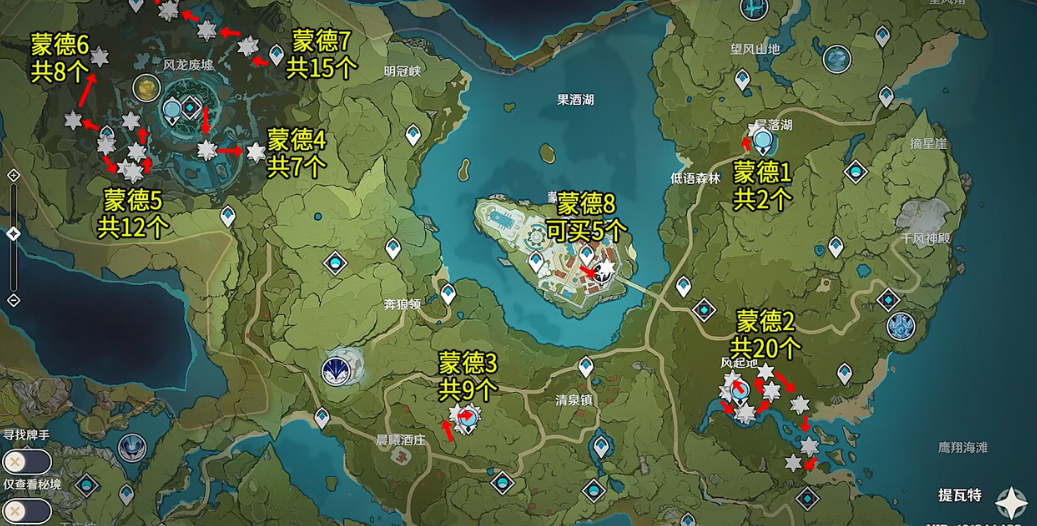Select the teleport waypoint at 明冠峡

[413, 134]
